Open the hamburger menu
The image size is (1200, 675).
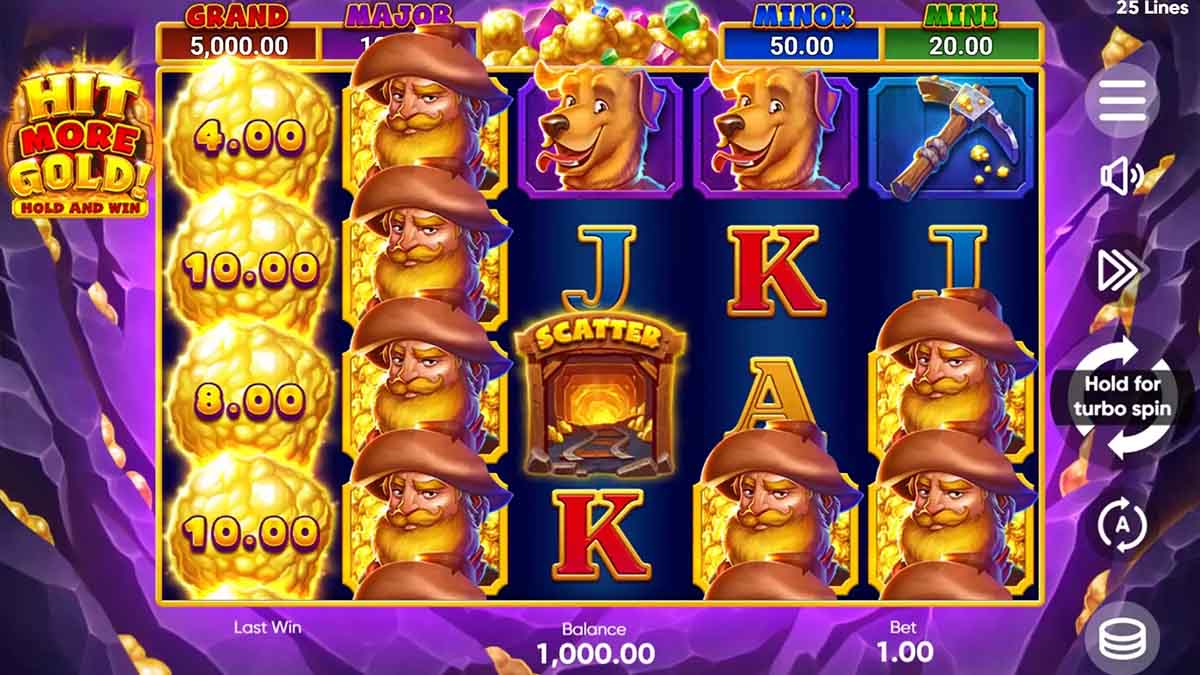(x=1121, y=100)
